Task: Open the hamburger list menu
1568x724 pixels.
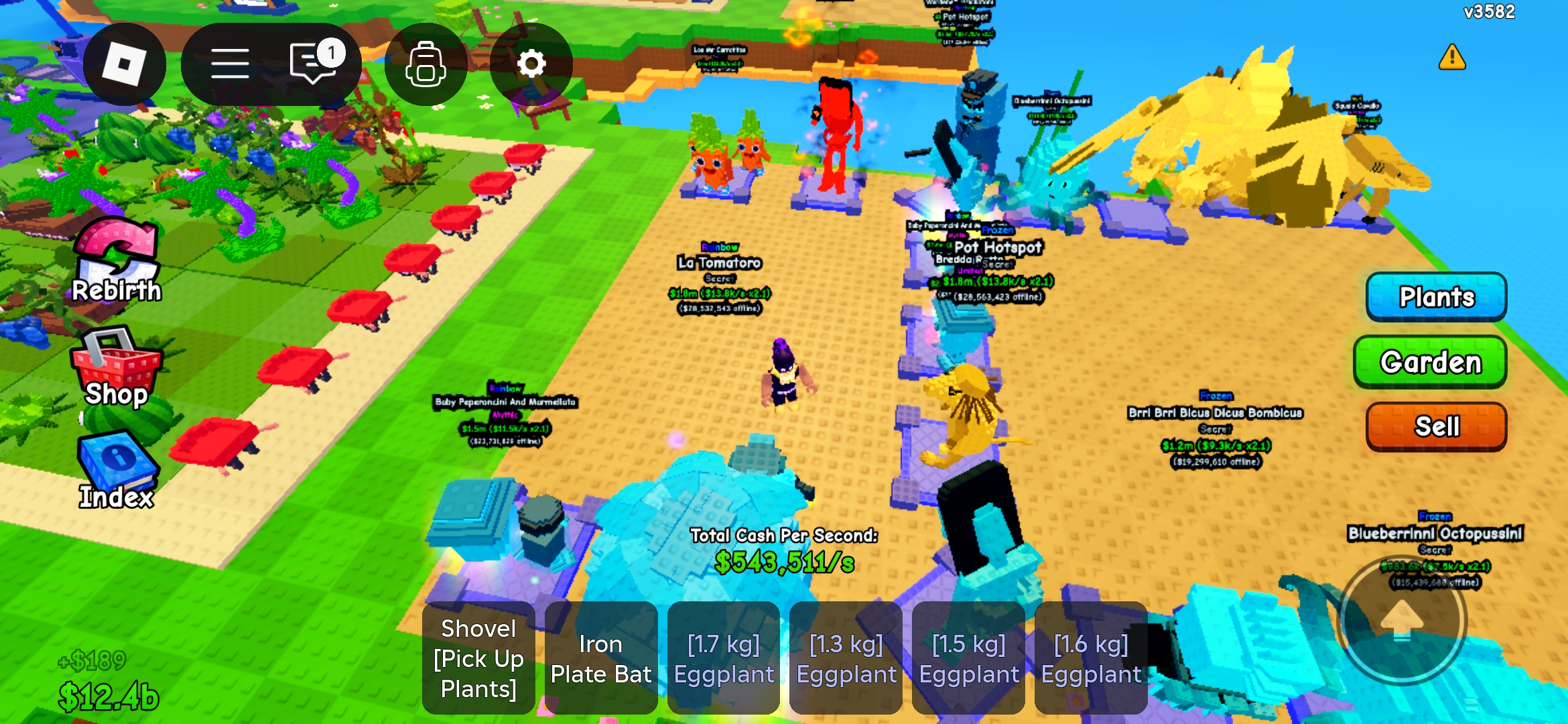Action: 230,64
